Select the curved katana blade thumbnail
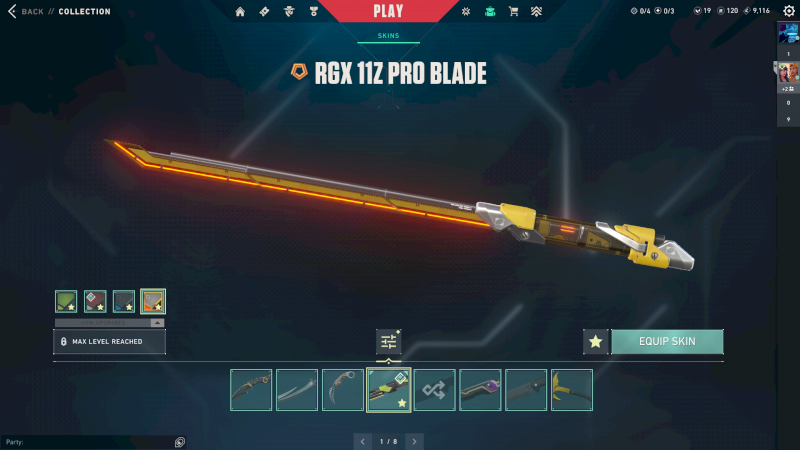The image size is (800, 450). point(297,390)
